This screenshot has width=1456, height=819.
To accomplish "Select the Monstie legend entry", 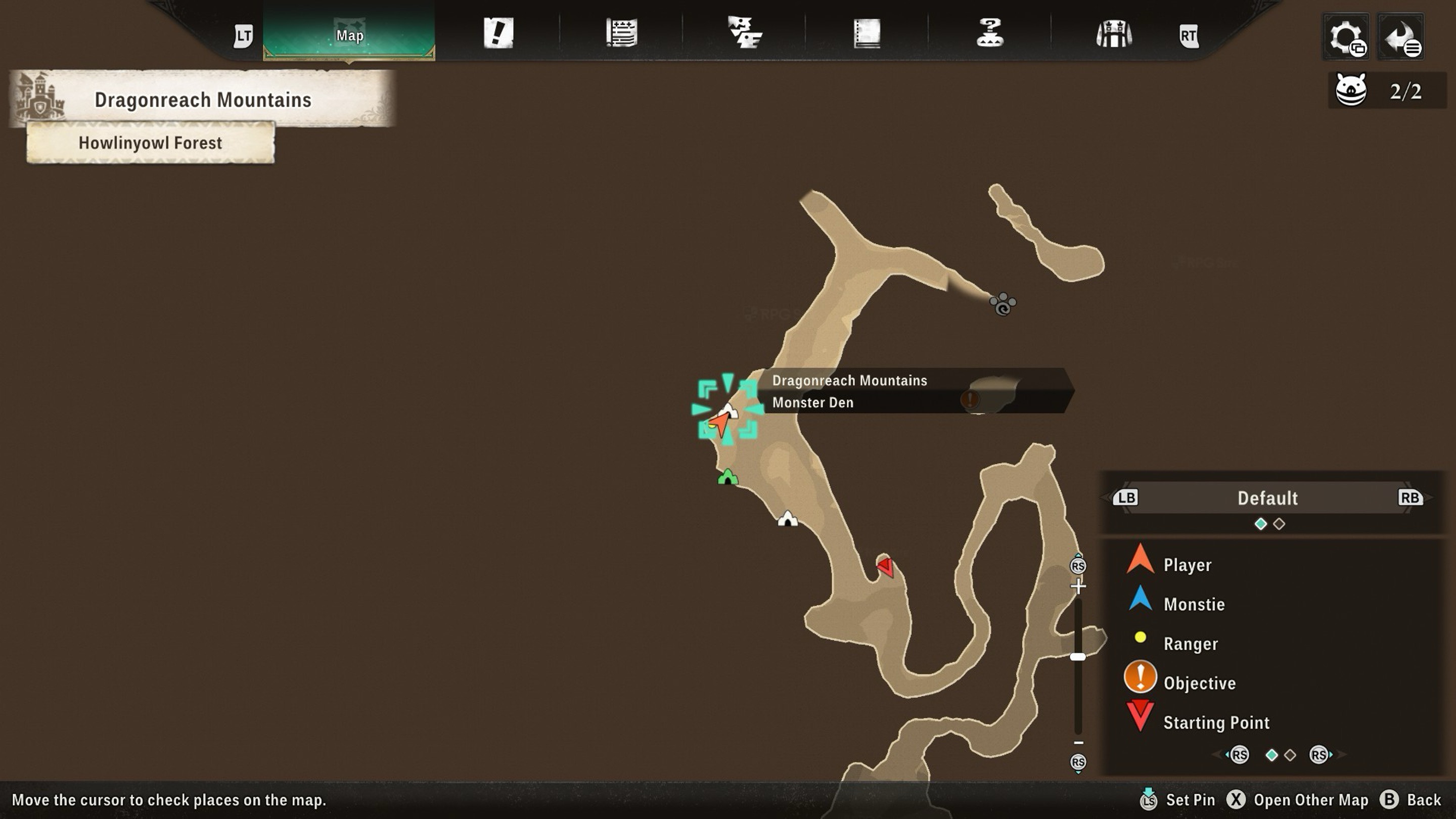I will click(x=1194, y=604).
